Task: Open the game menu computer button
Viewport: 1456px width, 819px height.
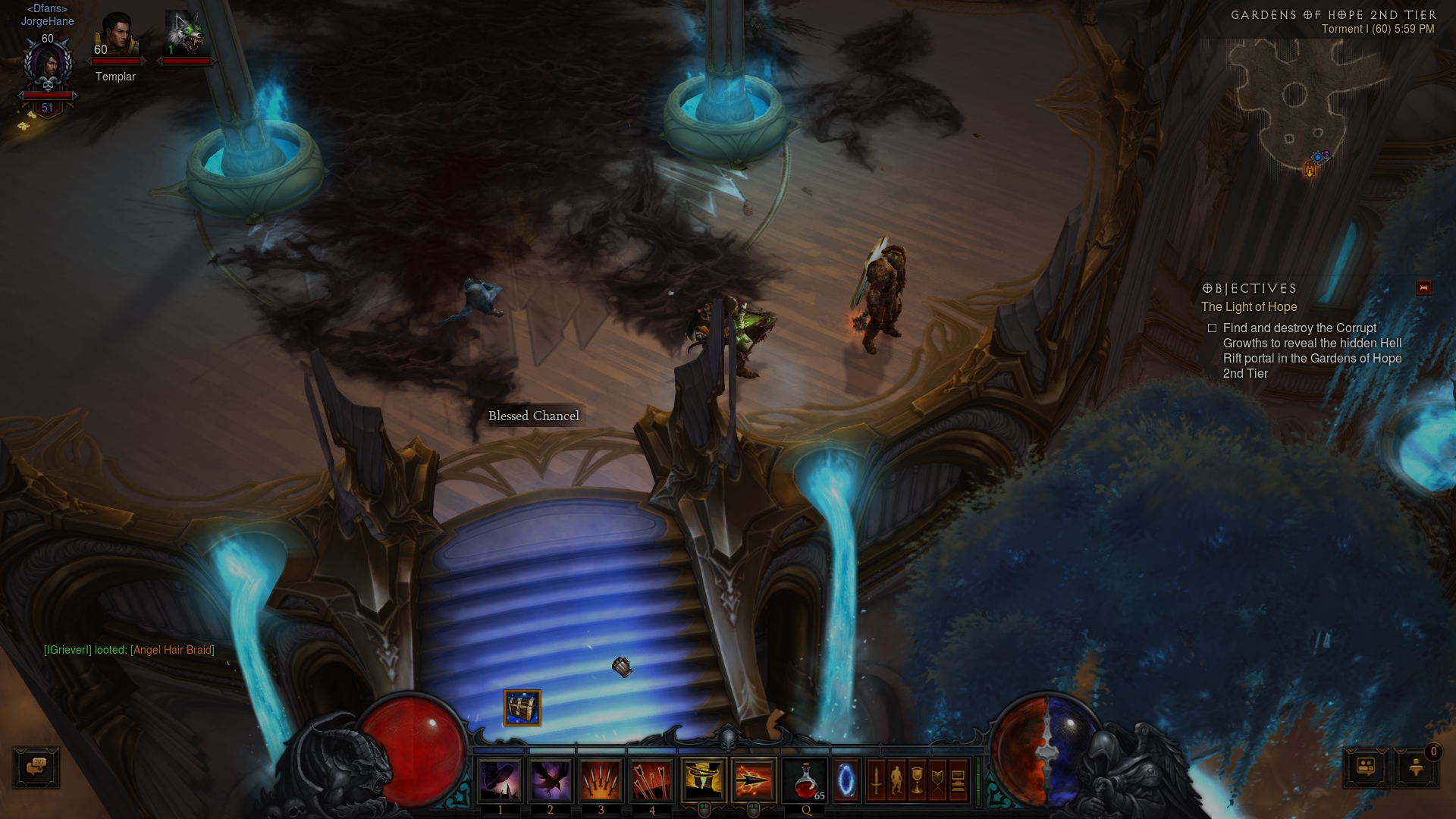Action: [x=958, y=780]
